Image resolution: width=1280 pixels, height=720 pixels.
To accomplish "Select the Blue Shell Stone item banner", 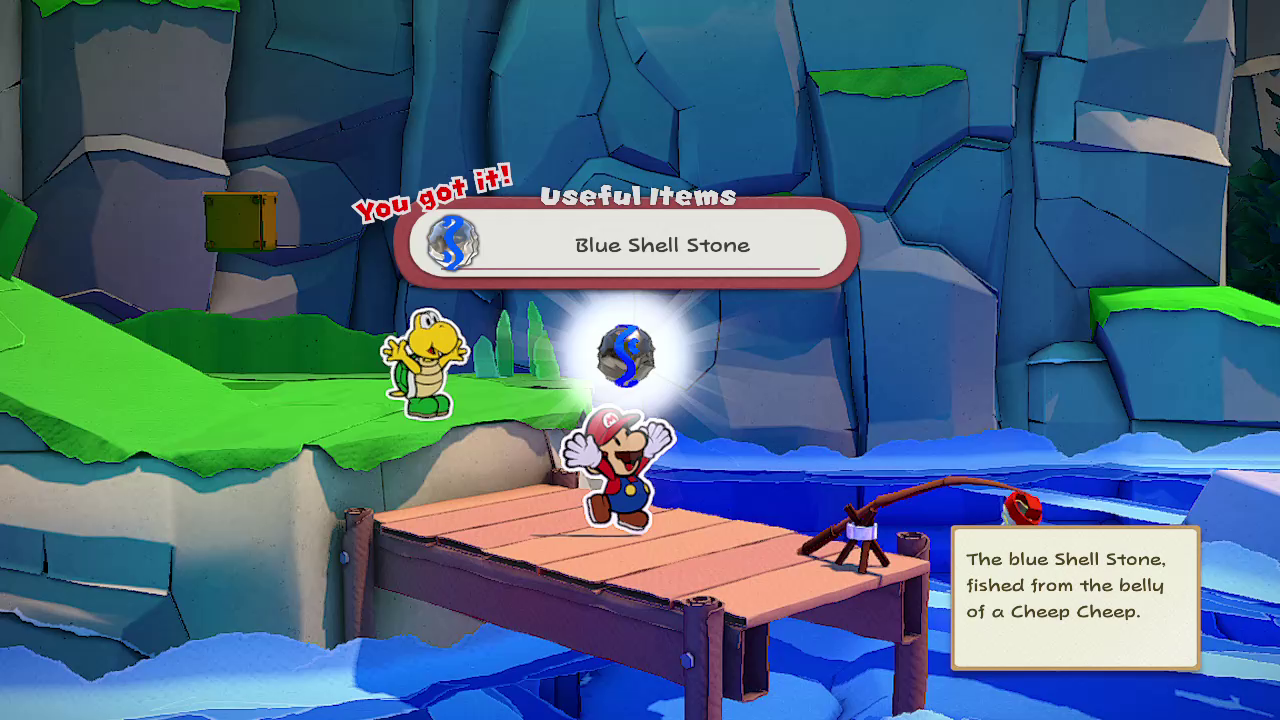I will (x=660, y=245).
